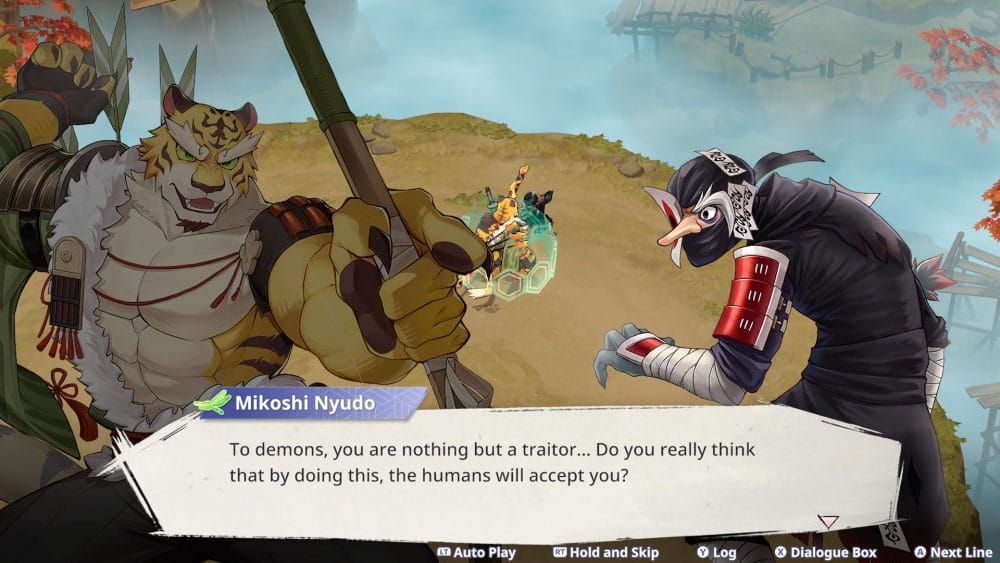Image resolution: width=1000 pixels, height=563 pixels.
Task: Advance to the Next Line
Action: pyautogui.click(x=952, y=552)
